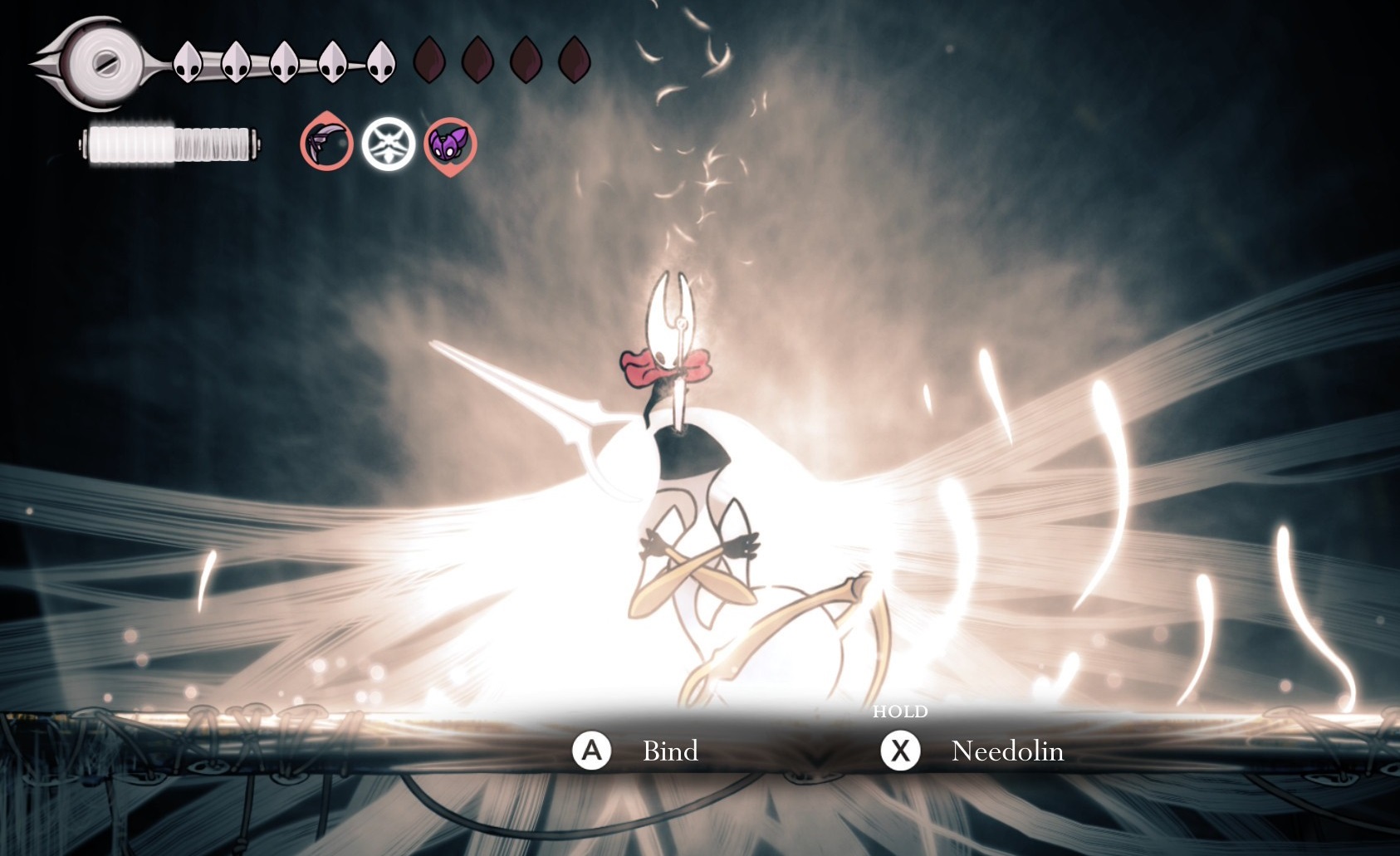The image size is (1400, 856).
Task: Select the curved purple blade tool icon
Action: click(326, 144)
